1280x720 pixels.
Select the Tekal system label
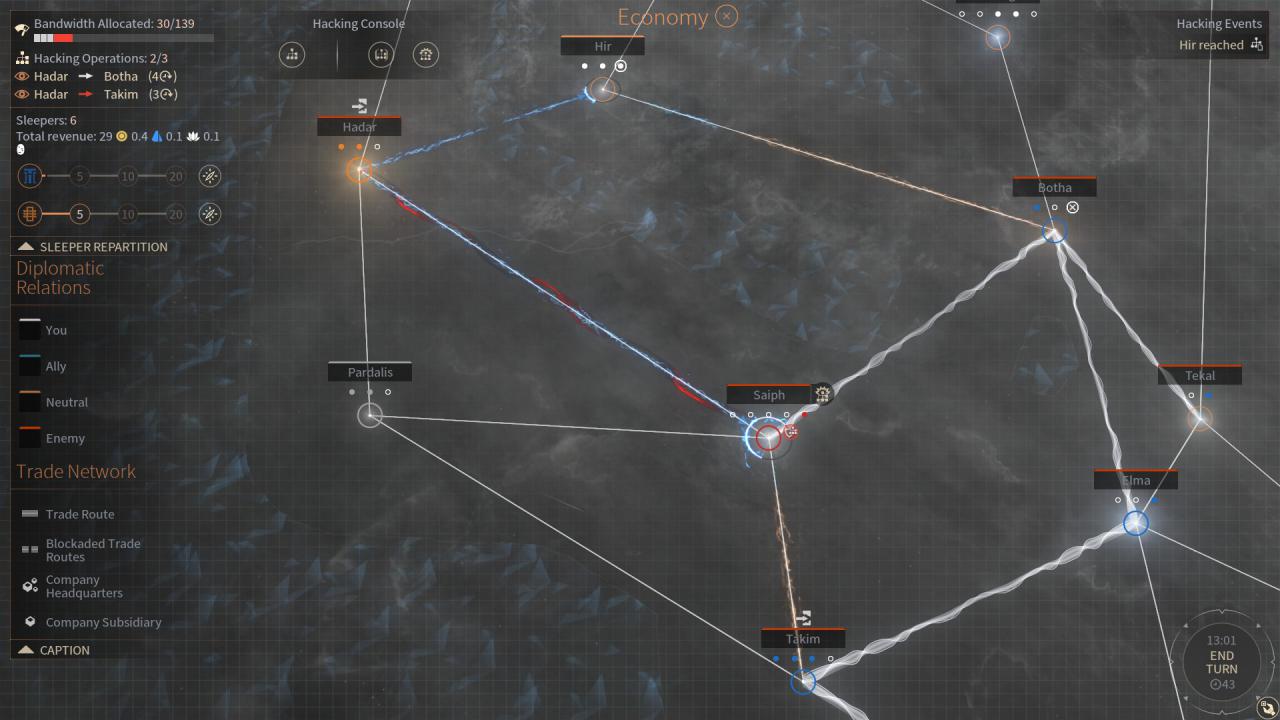coord(1200,376)
